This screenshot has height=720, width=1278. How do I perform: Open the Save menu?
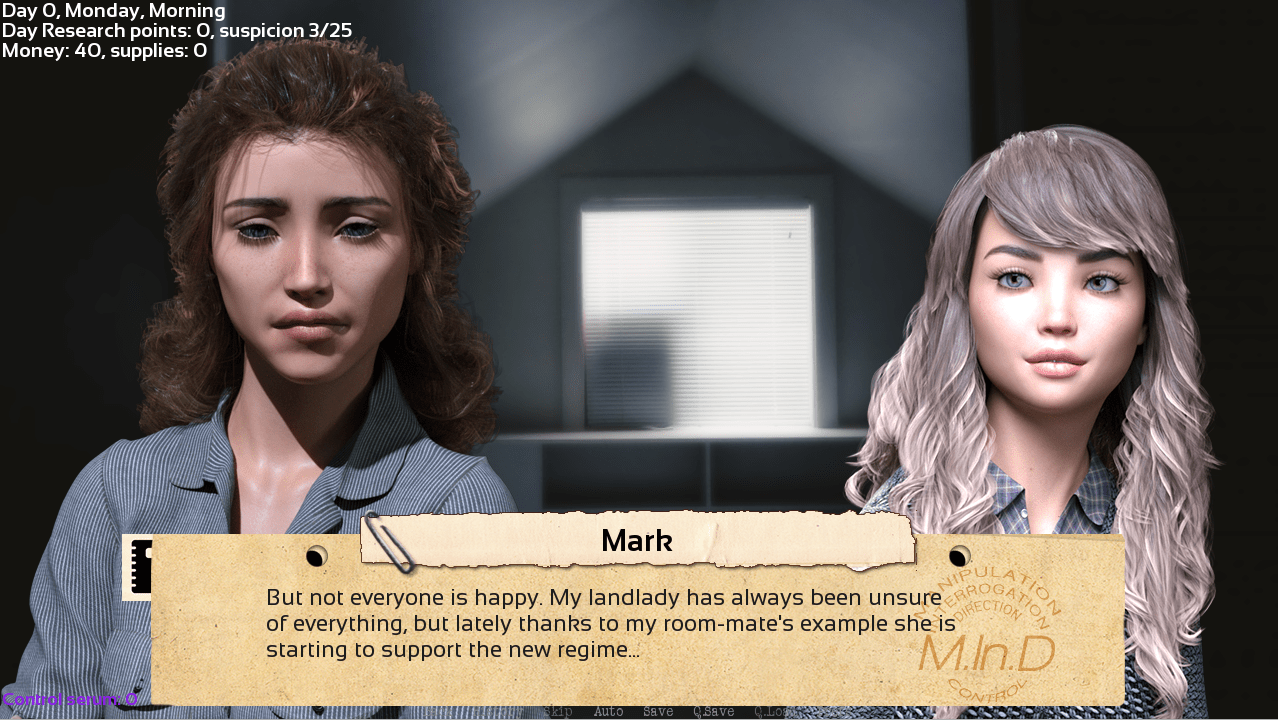click(x=658, y=712)
